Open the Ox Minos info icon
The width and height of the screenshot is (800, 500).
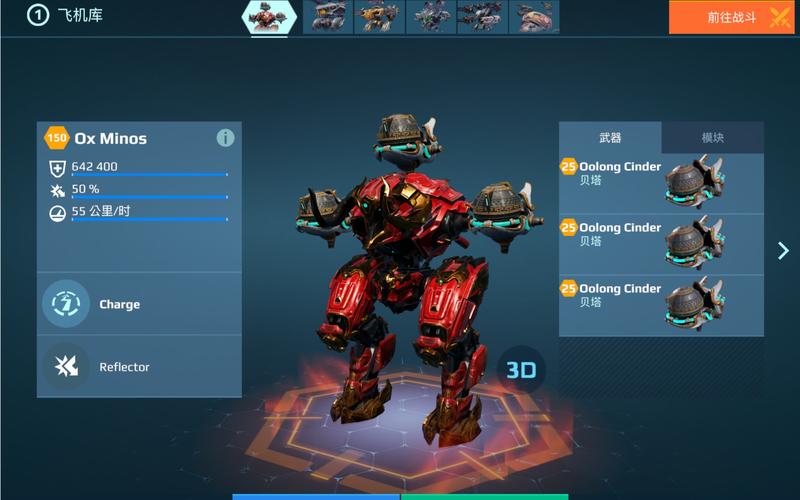(x=225, y=138)
